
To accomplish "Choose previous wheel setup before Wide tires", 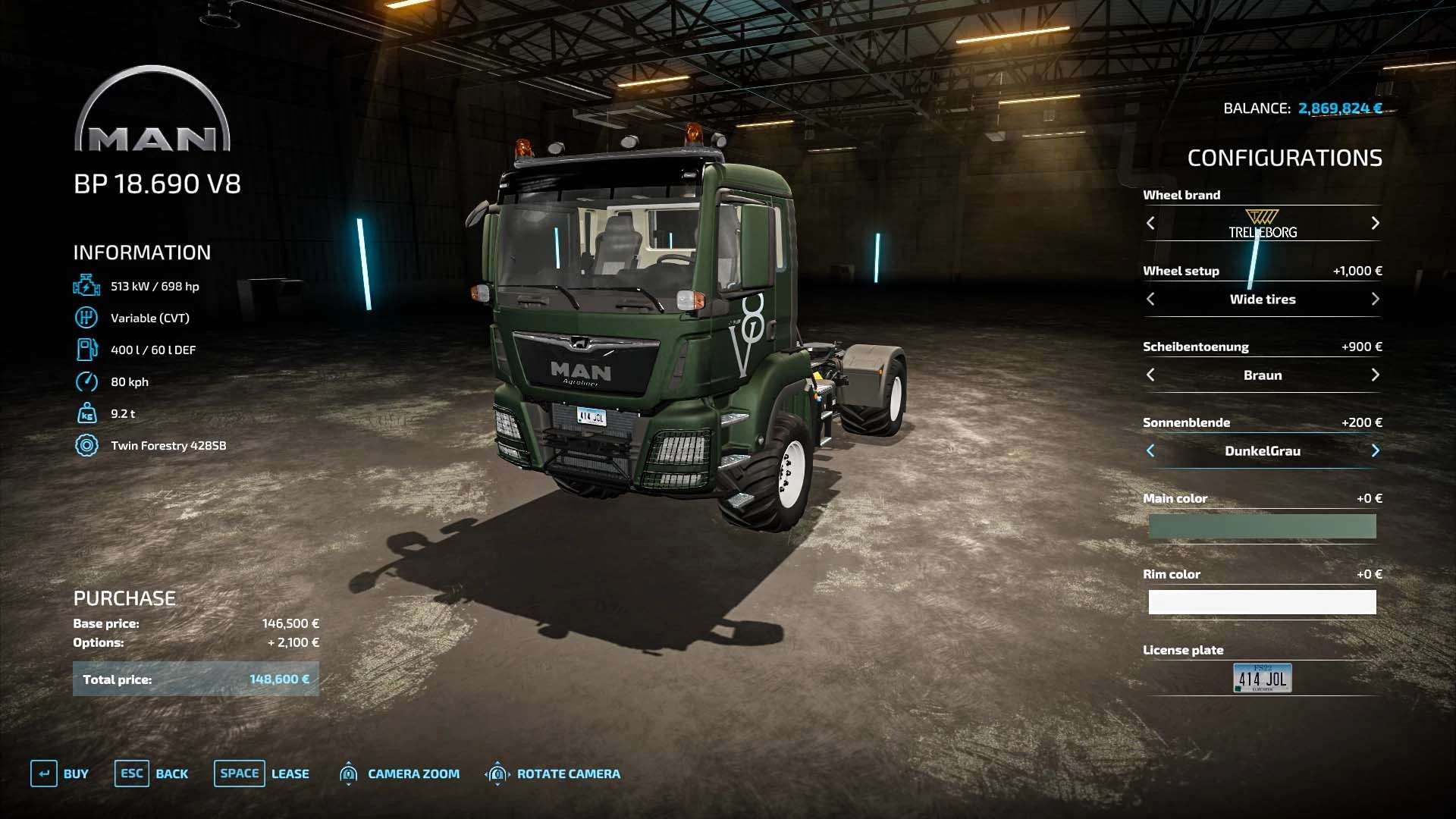I will (1150, 299).
